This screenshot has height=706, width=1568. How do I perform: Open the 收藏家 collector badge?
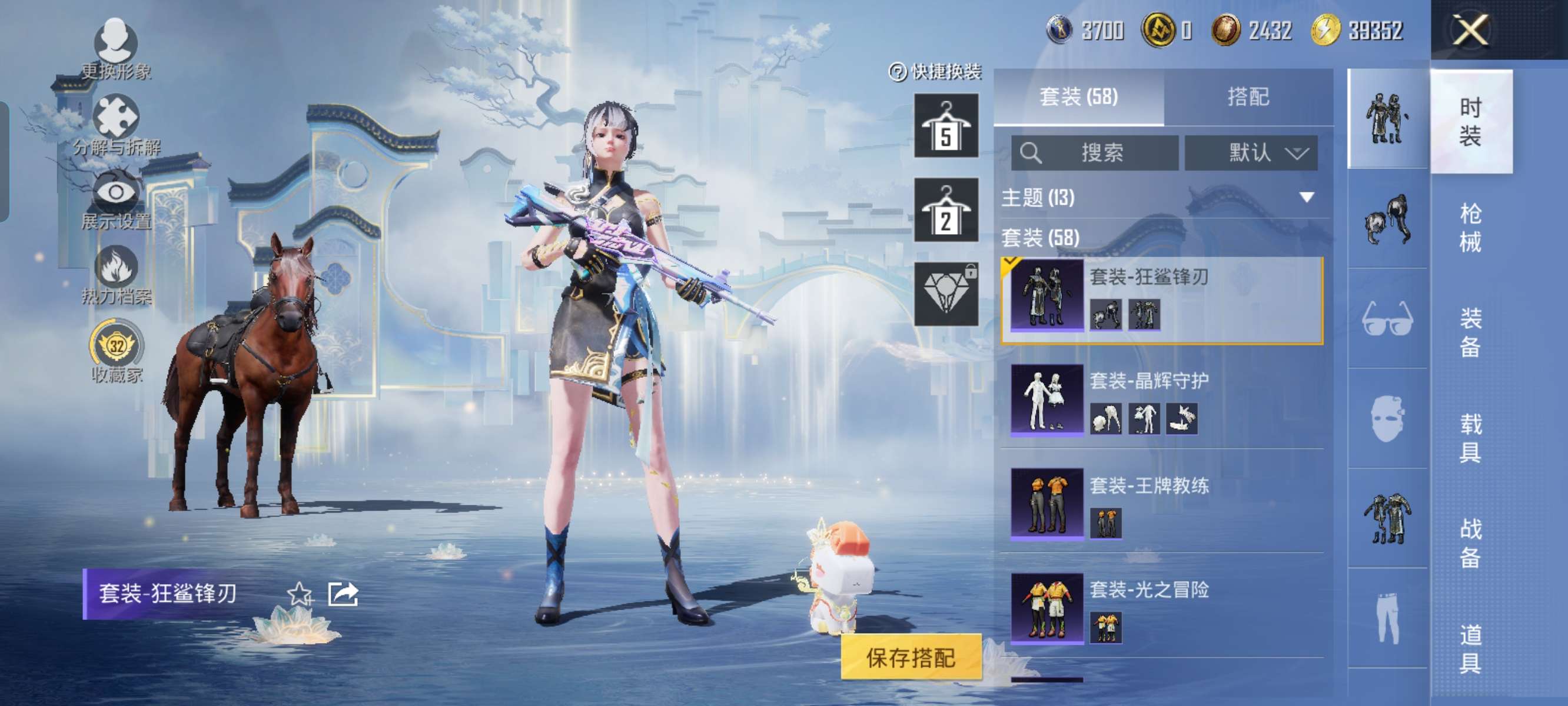tap(117, 351)
